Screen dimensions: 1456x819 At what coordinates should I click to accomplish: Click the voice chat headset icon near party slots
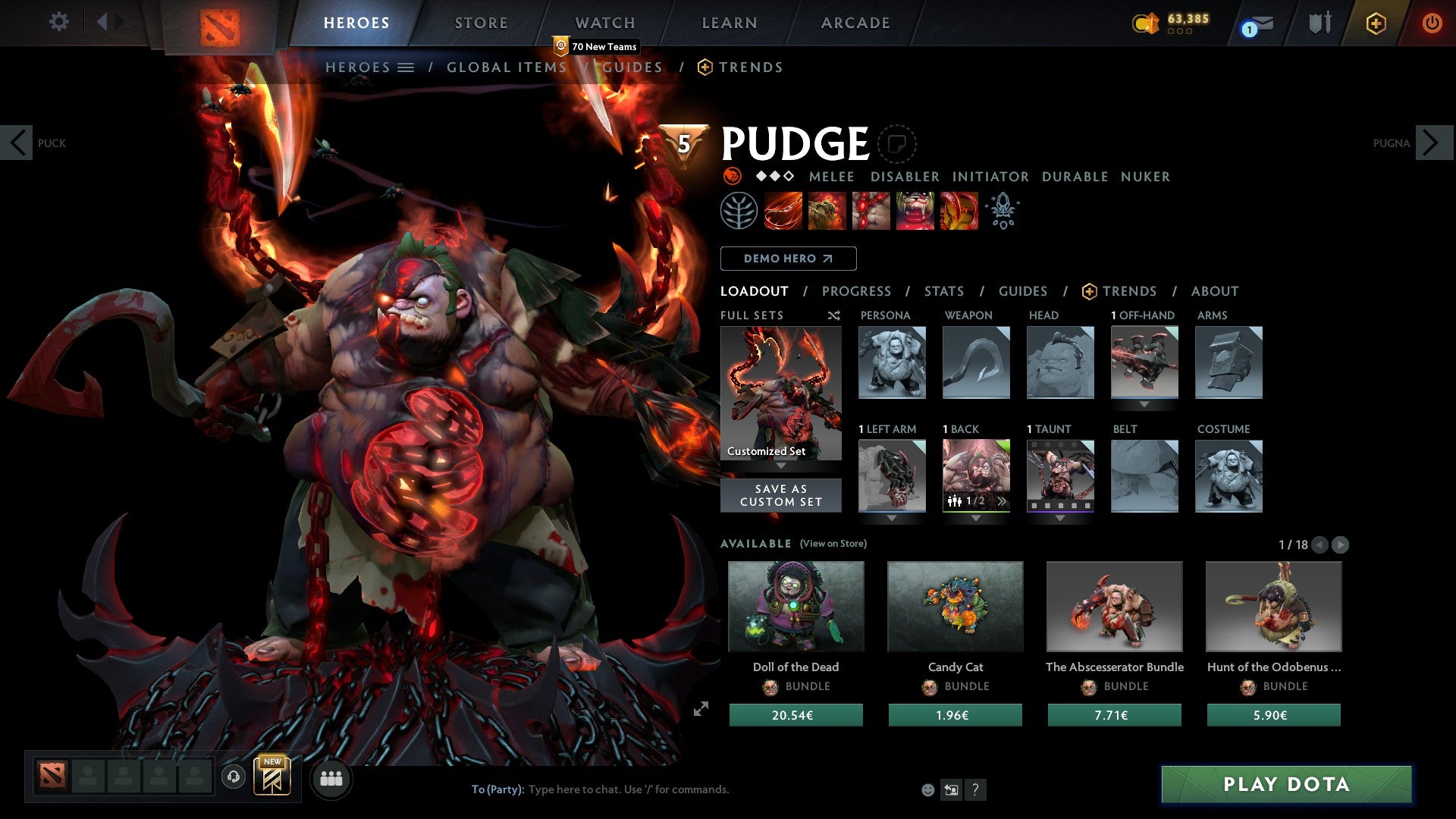point(233,778)
